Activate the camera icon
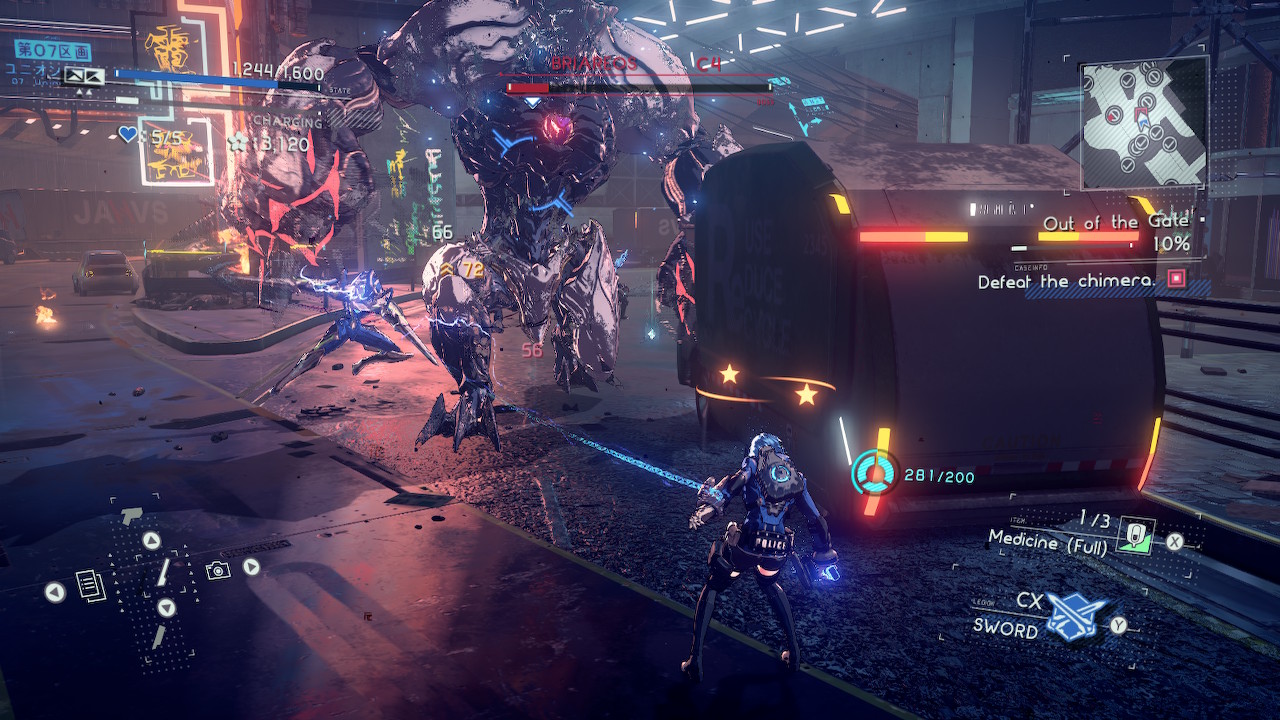 (217, 570)
